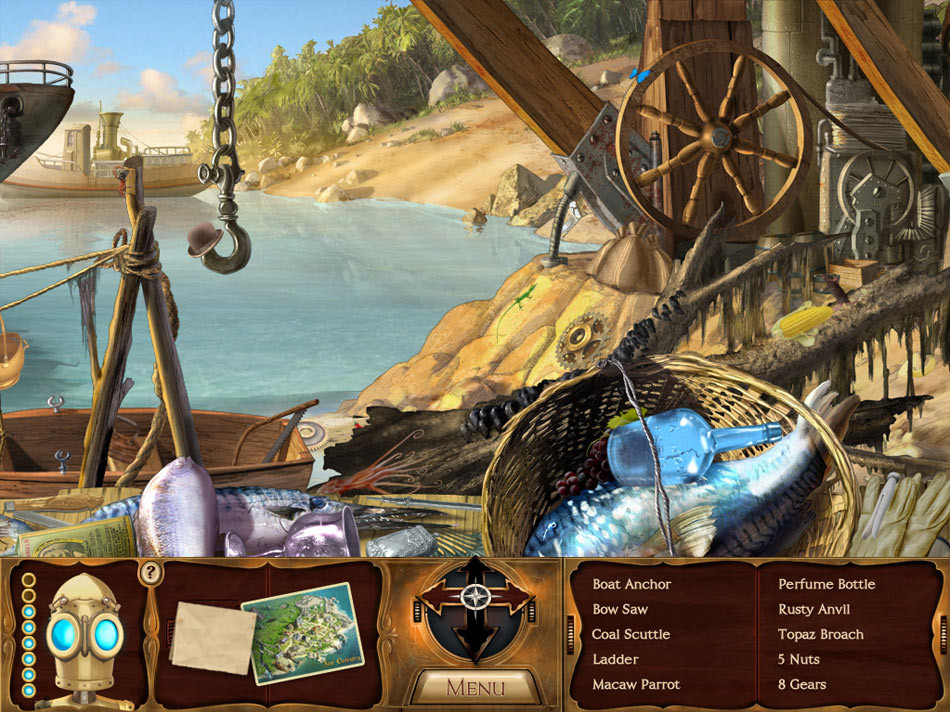Open the island map in inventory

[x=302, y=632]
